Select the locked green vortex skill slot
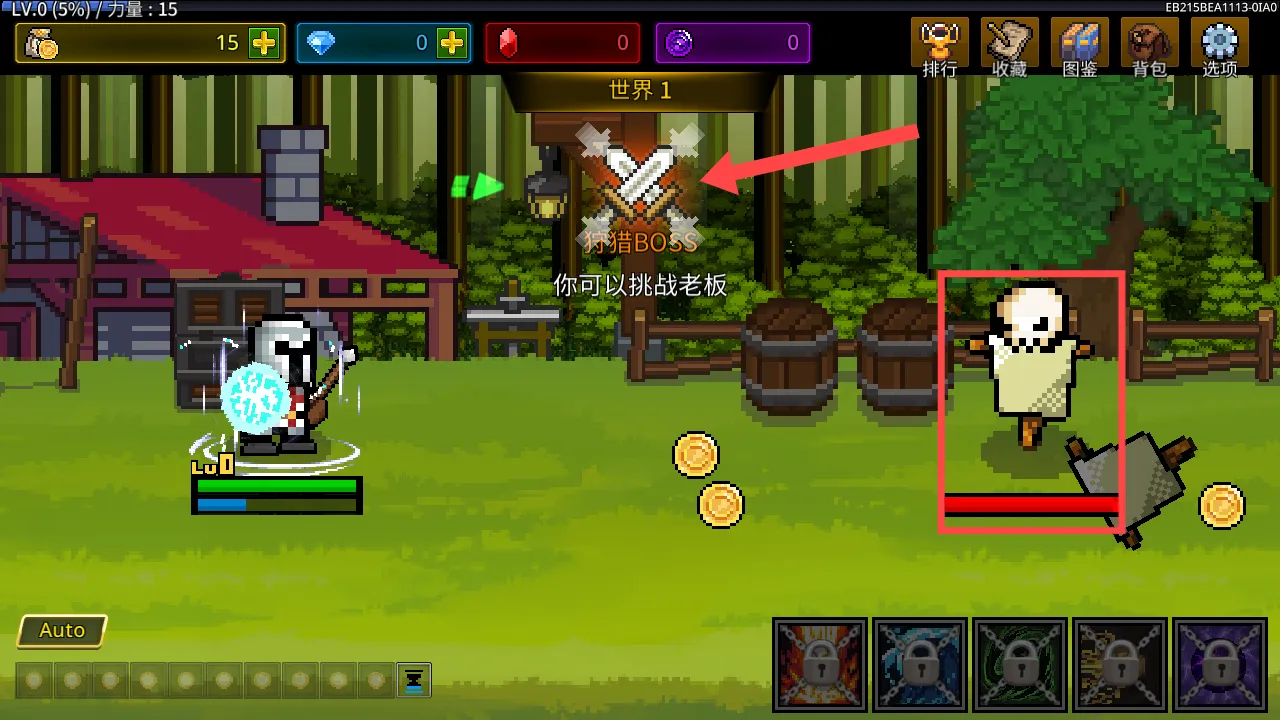Image resolution: width=1280 pixels, height=720 pixels. (x=1020, y=664)
